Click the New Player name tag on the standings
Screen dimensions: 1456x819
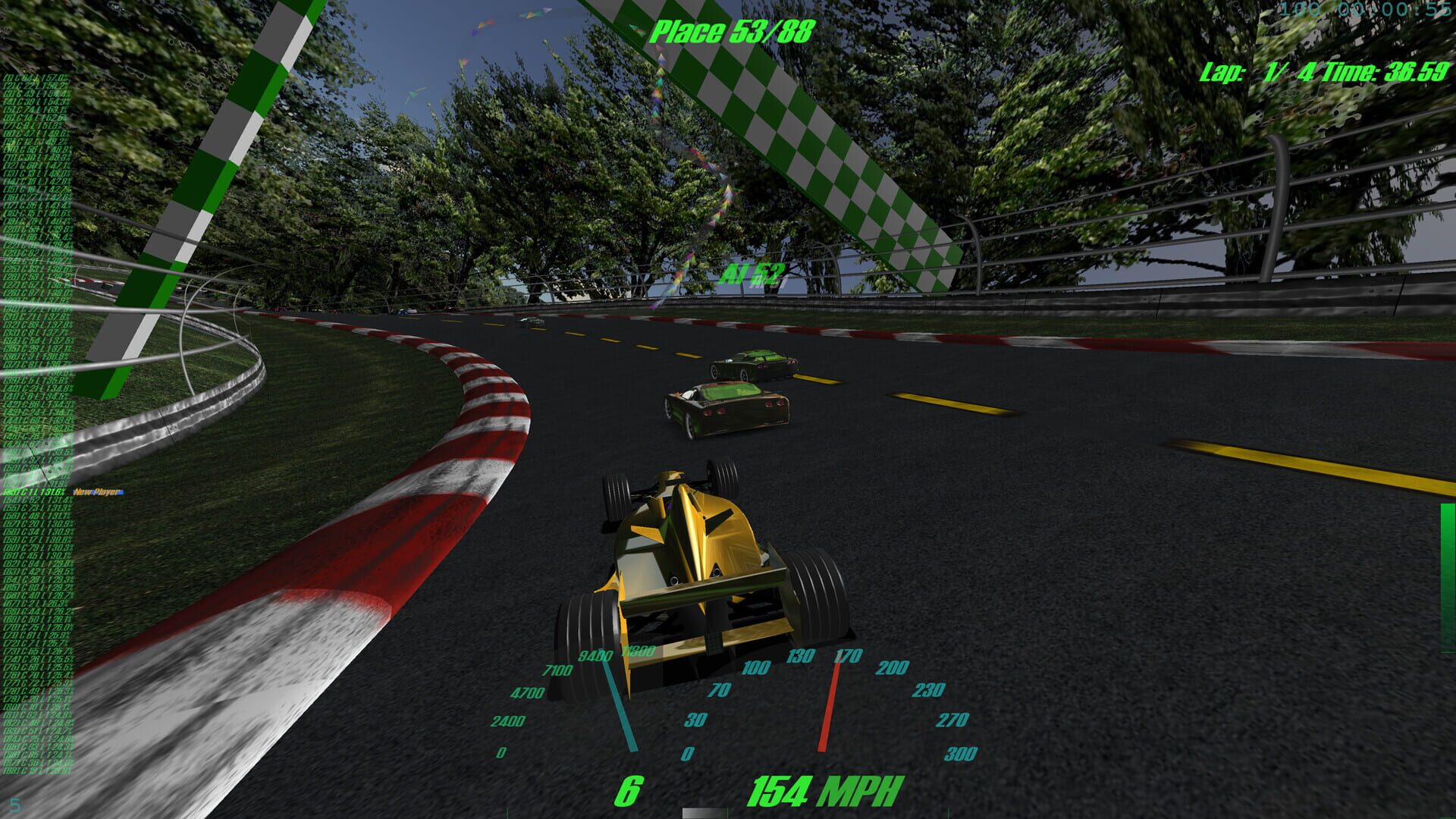(x=95, y=491)
